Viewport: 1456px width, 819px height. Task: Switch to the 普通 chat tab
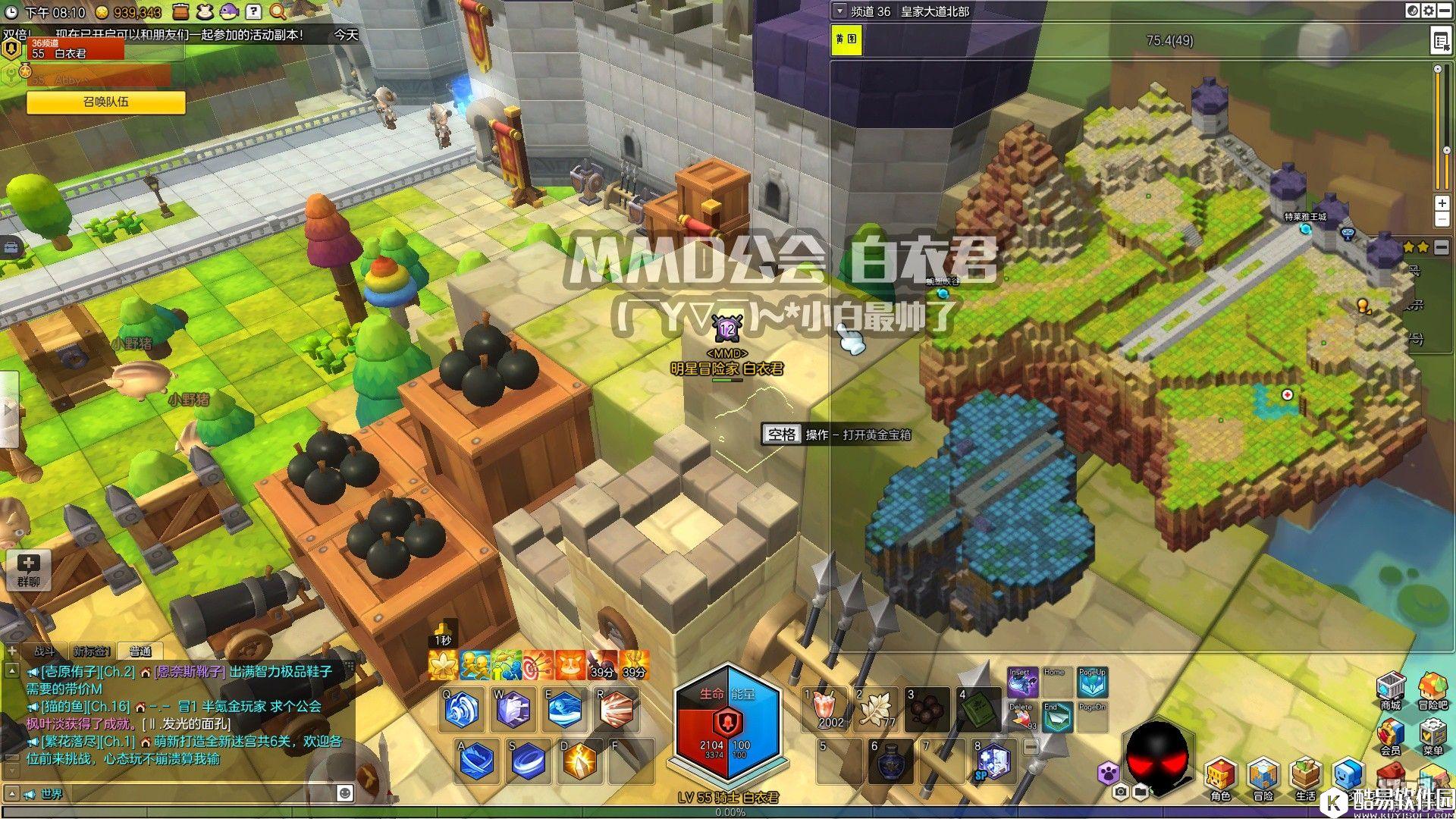140,651
